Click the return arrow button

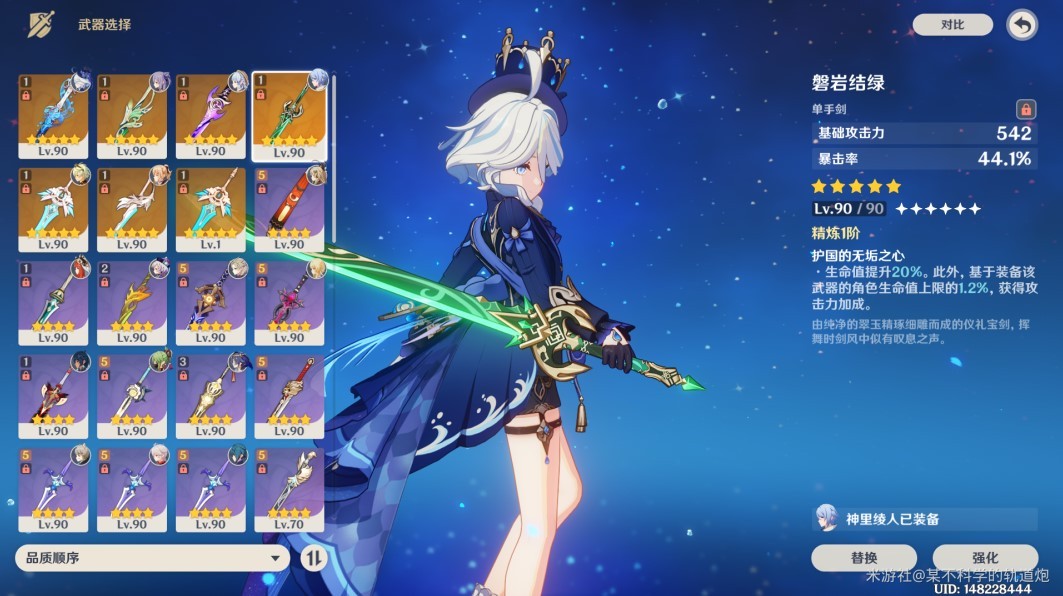(1021, 25)
